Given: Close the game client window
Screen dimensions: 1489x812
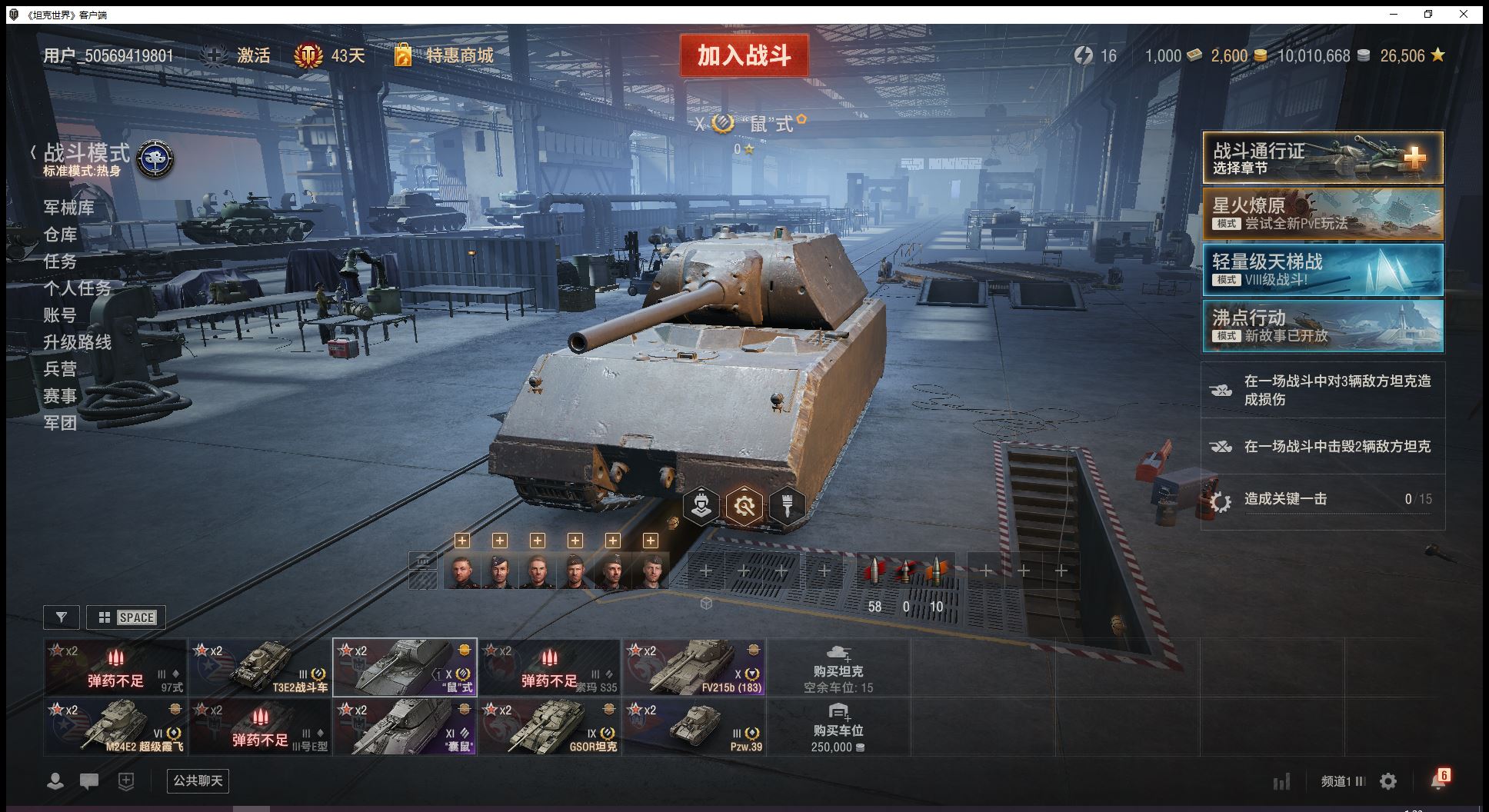Looking at the screenshot, I should pos(1464,14).
